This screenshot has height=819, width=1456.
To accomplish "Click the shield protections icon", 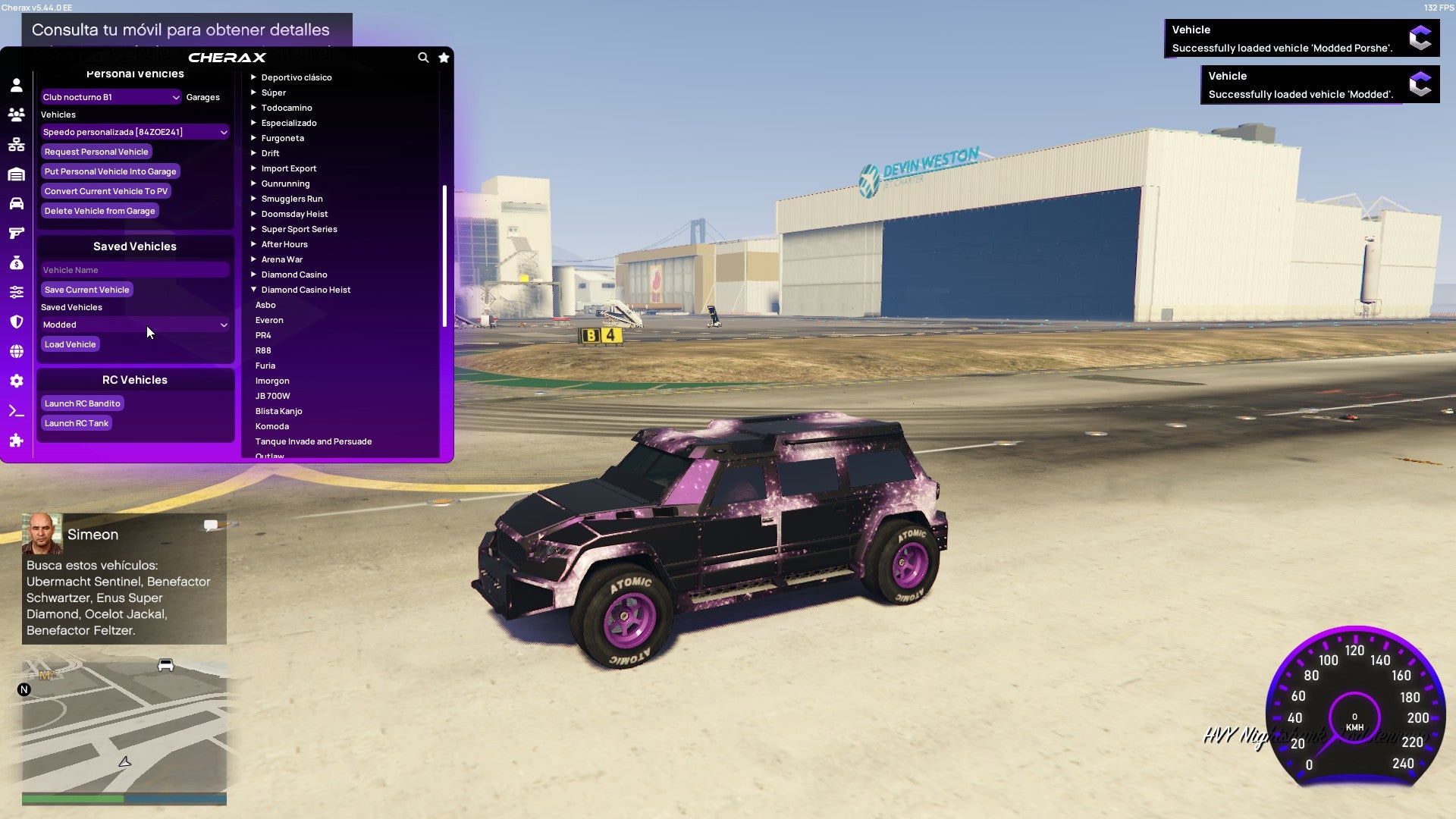I will (17, 322).
